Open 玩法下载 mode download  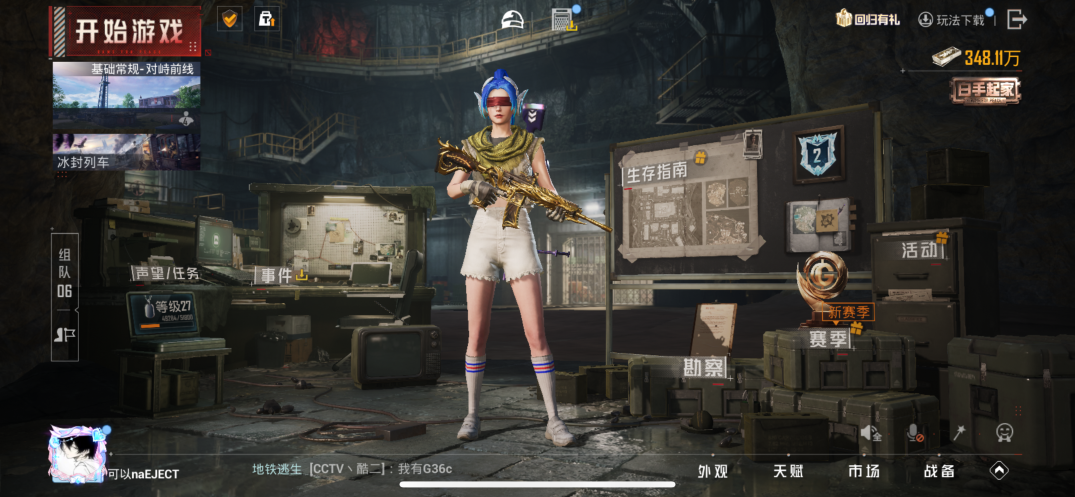[951, 19]
